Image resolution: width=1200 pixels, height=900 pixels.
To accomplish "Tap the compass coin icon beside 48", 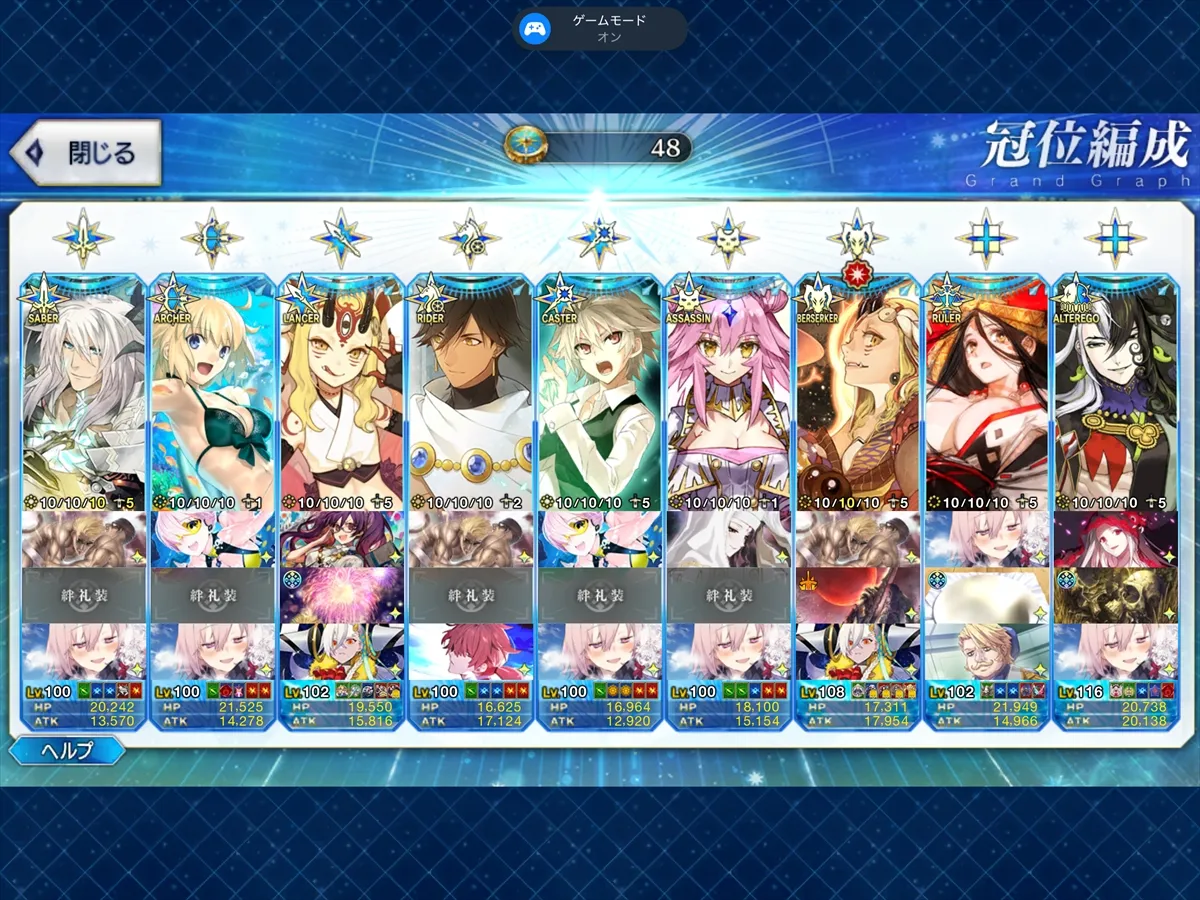I will coord(523,147).
